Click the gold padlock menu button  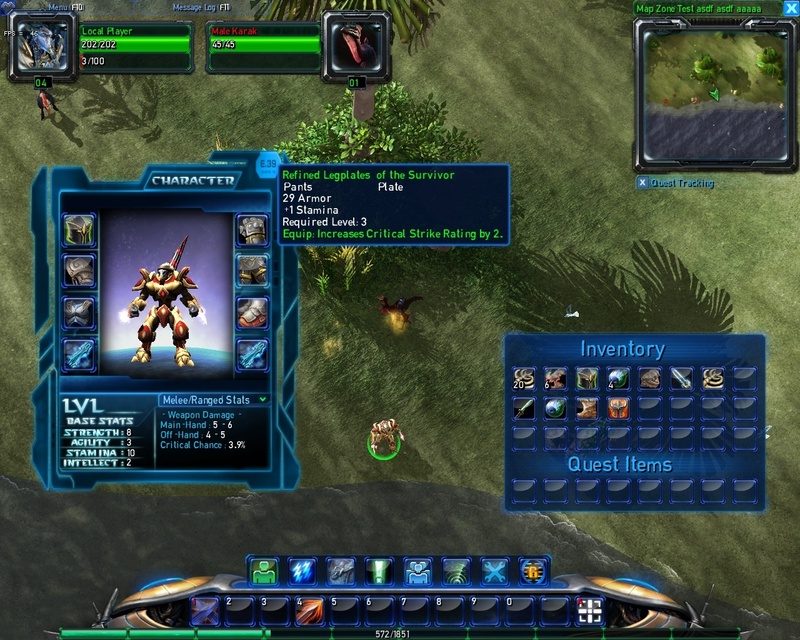533,571
